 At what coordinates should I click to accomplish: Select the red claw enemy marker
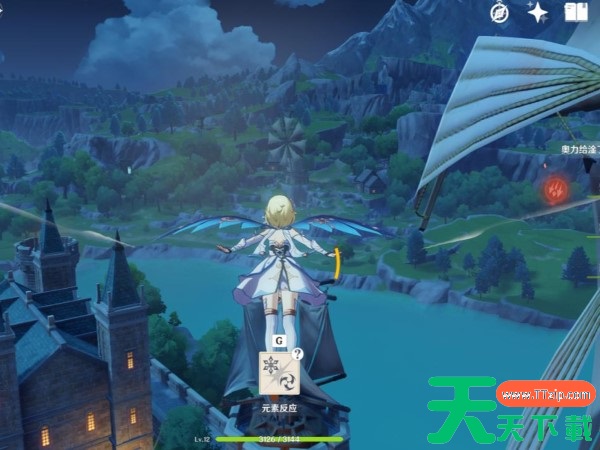(x=554, y=187)
